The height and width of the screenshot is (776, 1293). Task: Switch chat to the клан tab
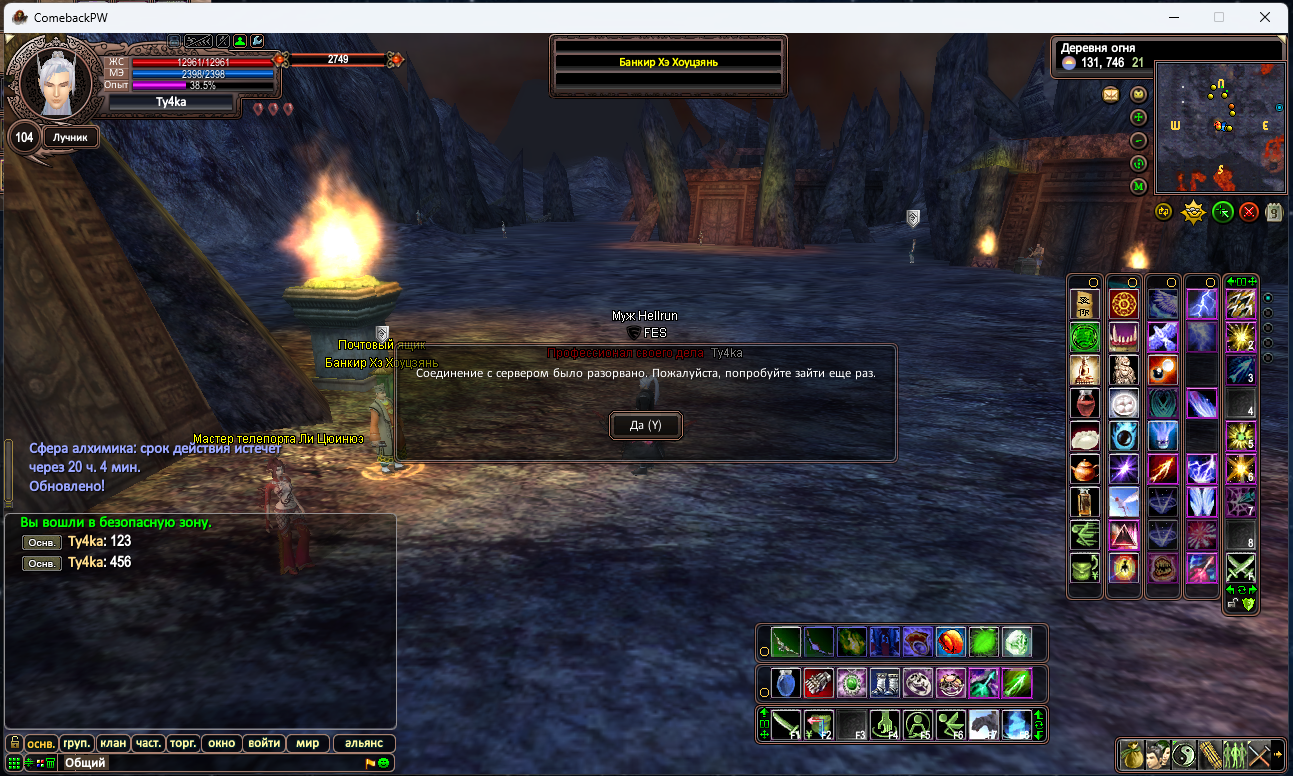coord(113,743)
